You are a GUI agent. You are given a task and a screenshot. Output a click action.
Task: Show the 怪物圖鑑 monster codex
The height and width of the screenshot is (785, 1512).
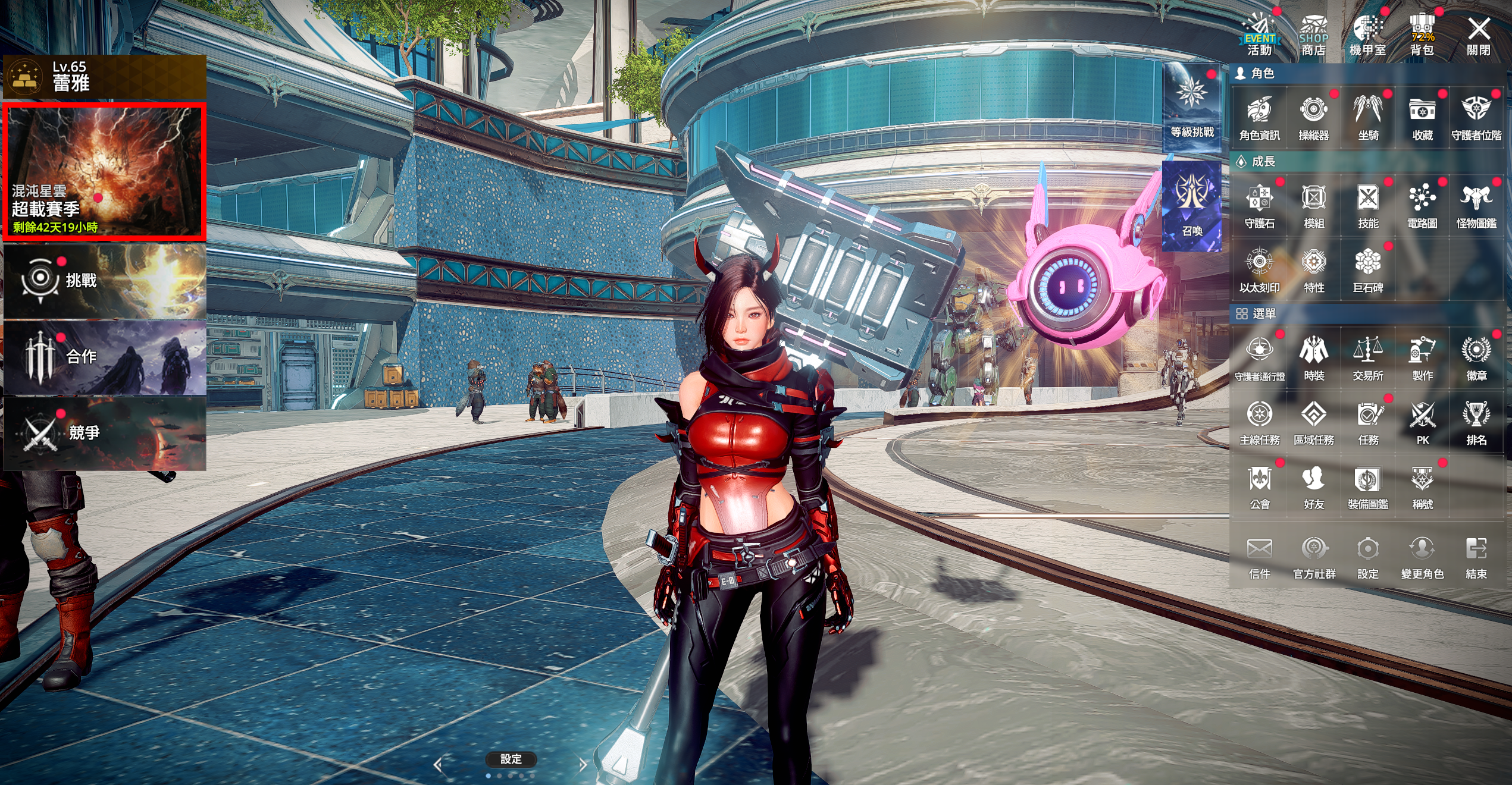[x=1476, y=206]
